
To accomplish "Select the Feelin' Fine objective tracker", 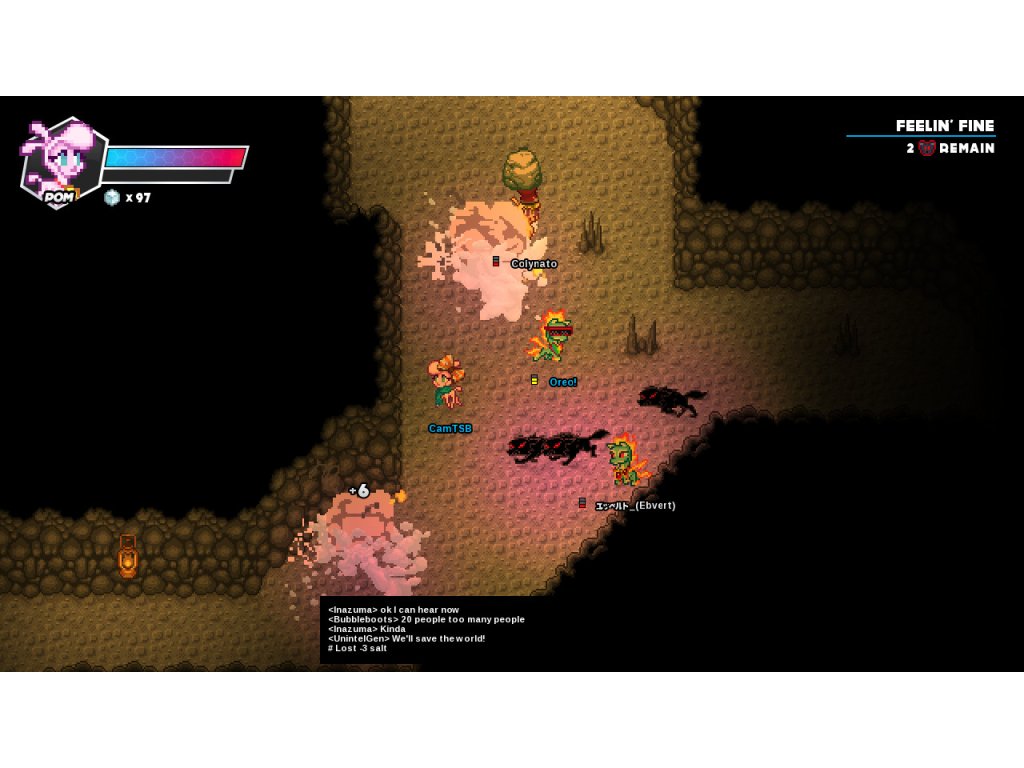I will click(944, 126).
